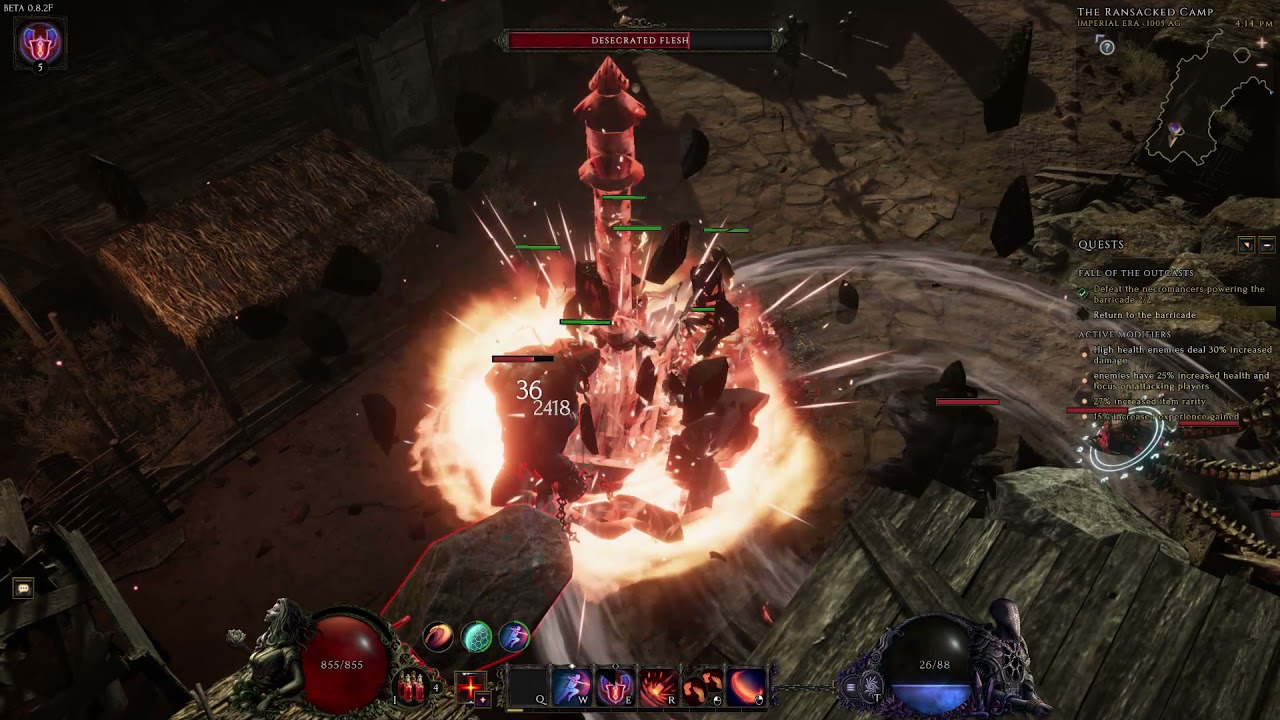
Task: Click the arrow button in Quests header
Action: click(1246, 245)
